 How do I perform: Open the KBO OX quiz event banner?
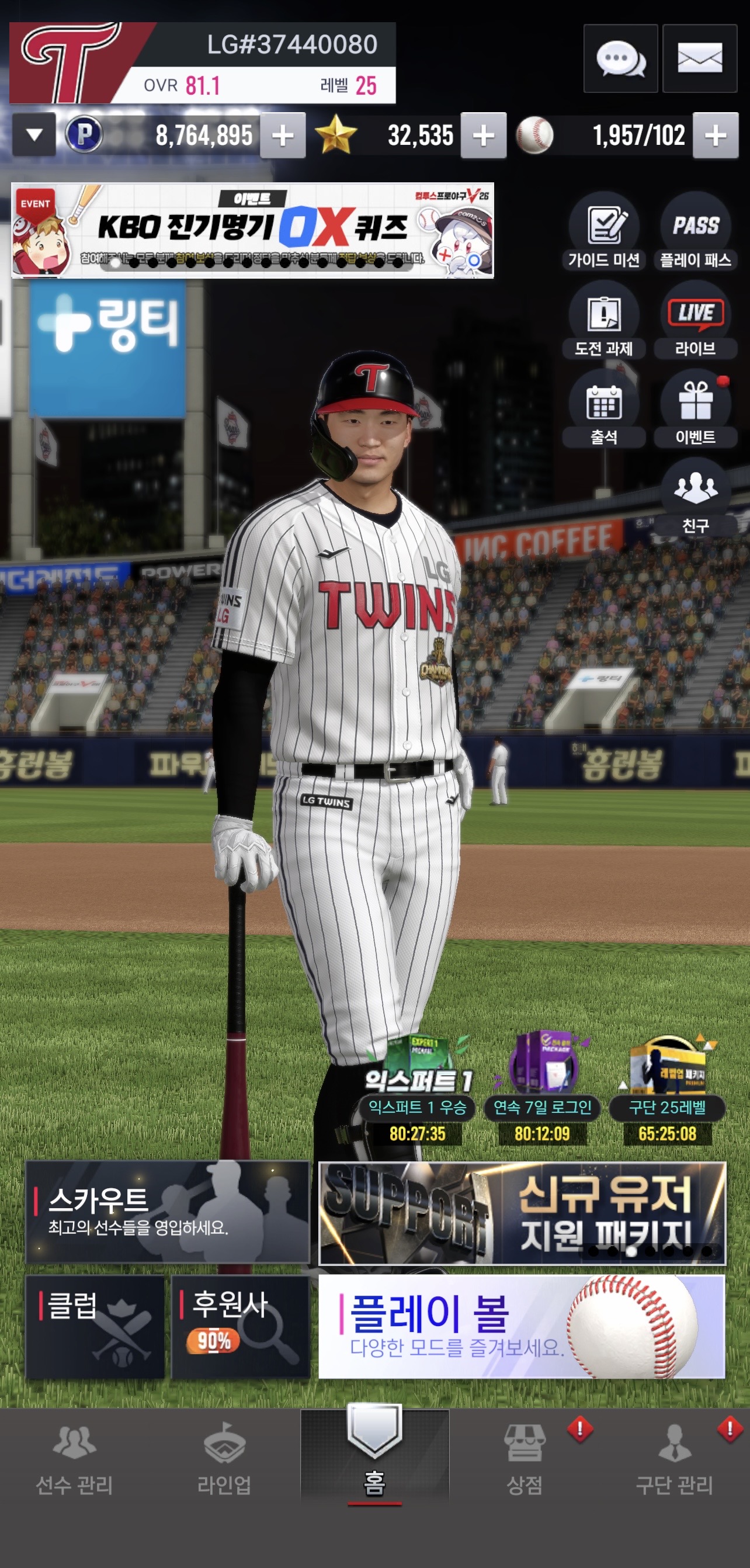coord(252,230)
